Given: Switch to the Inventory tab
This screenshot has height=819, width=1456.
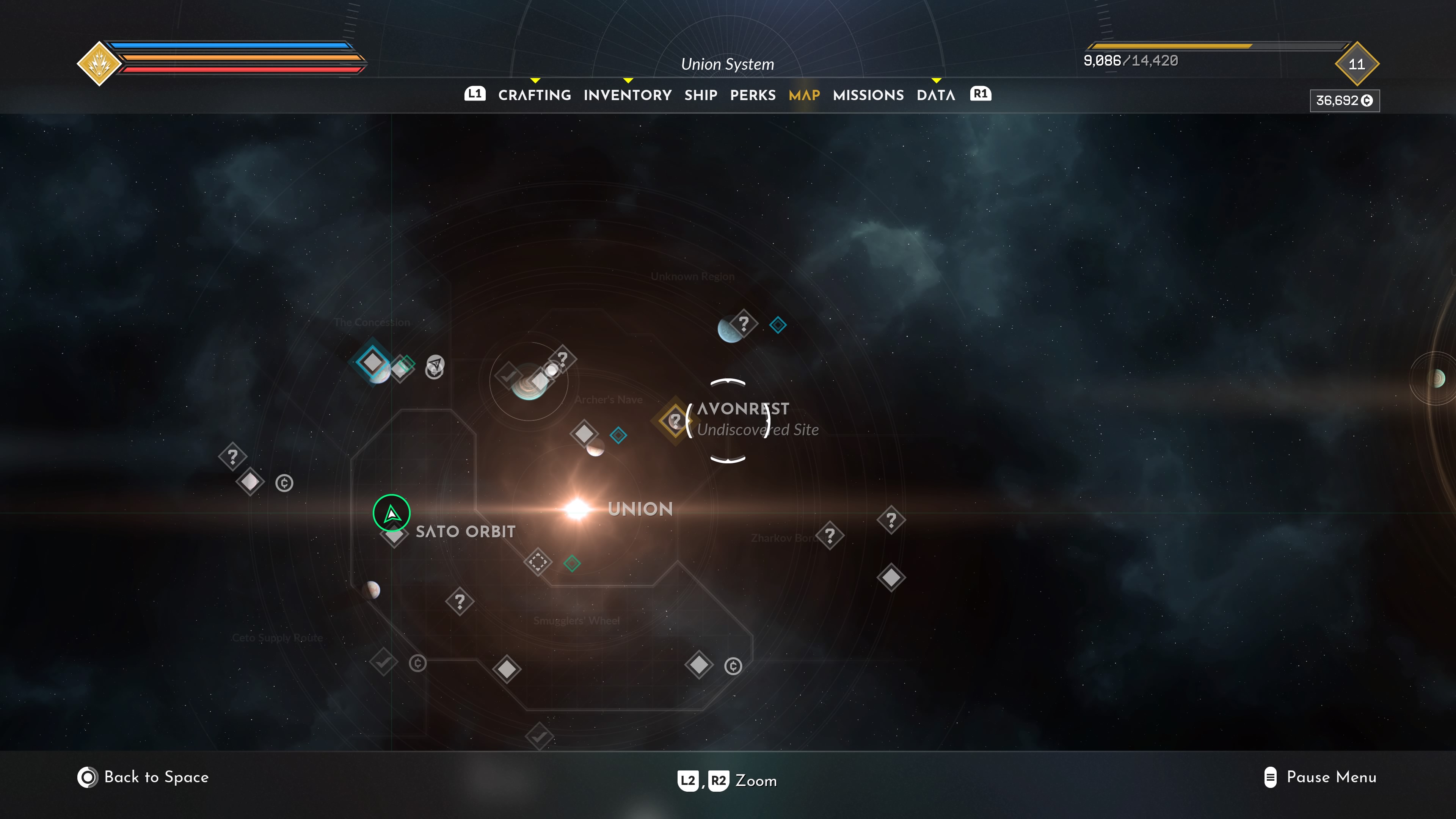Looking at the screenshot, I should pyautogui.click(x=628, y=95).
